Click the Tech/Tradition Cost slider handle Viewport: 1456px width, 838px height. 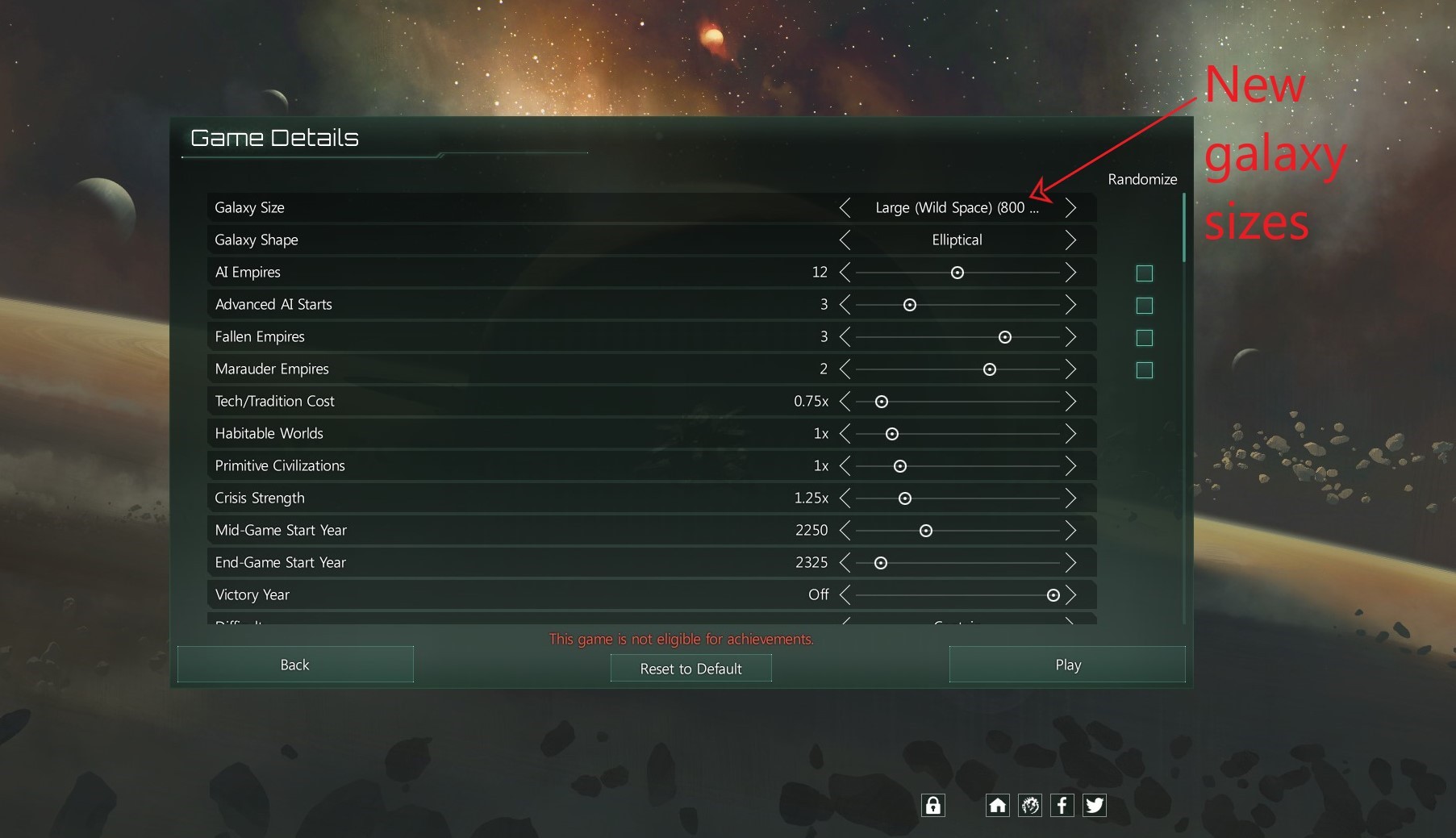882,402
